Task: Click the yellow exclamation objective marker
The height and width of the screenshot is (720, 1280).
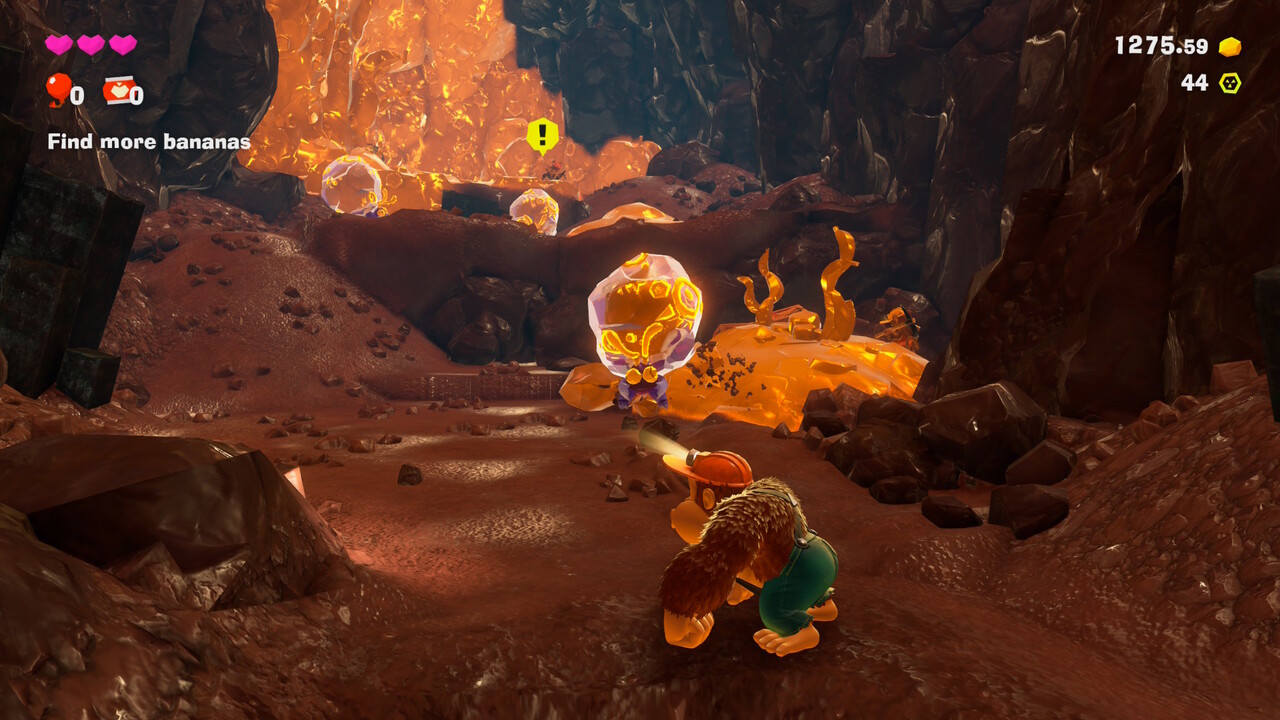Action: pos(542,134)
